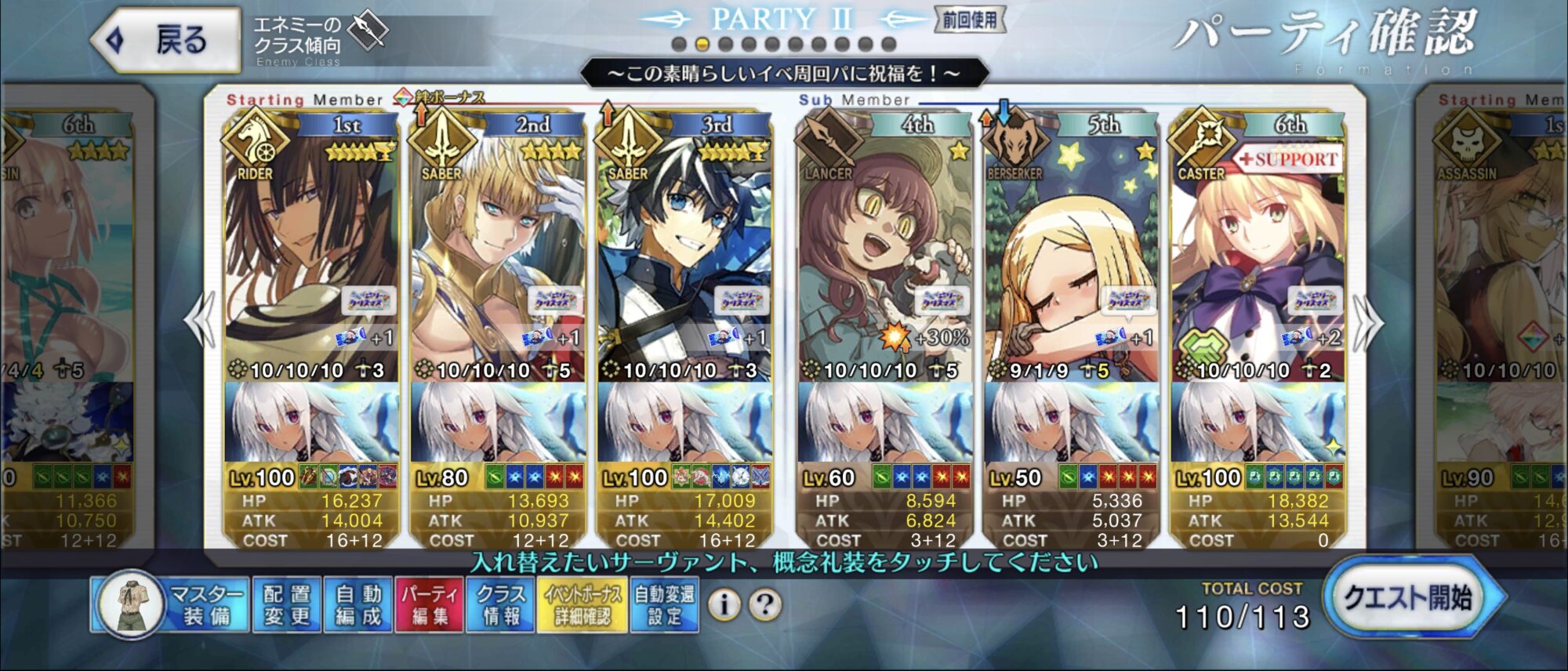Screen dimensions: 1568x671
Task: Click the round info 'i' icon
Action: tap(724, 604)
